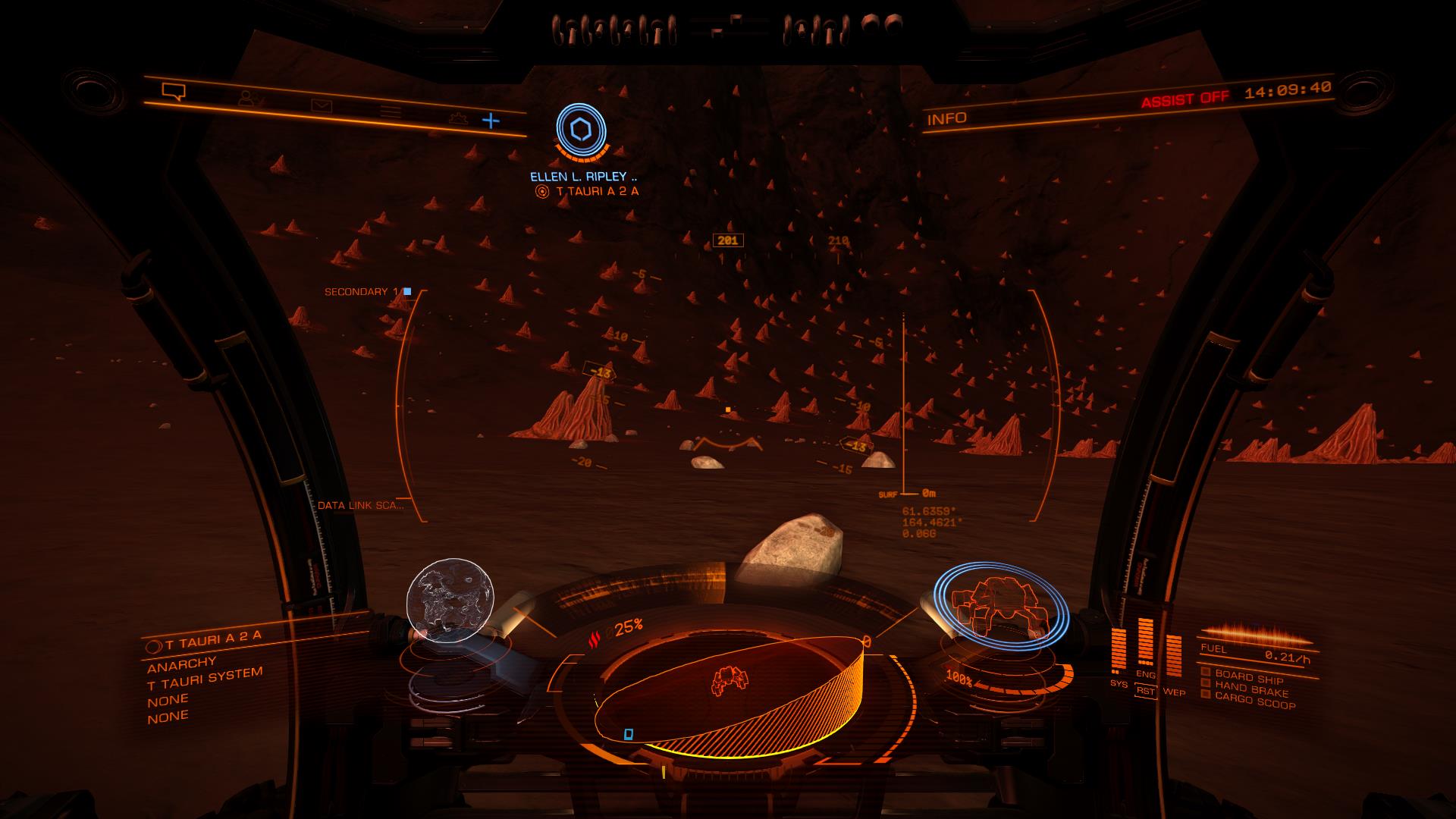Switch to the friends contacts tab
This screenshot has height=819, width=1456.
pos(246,99)
